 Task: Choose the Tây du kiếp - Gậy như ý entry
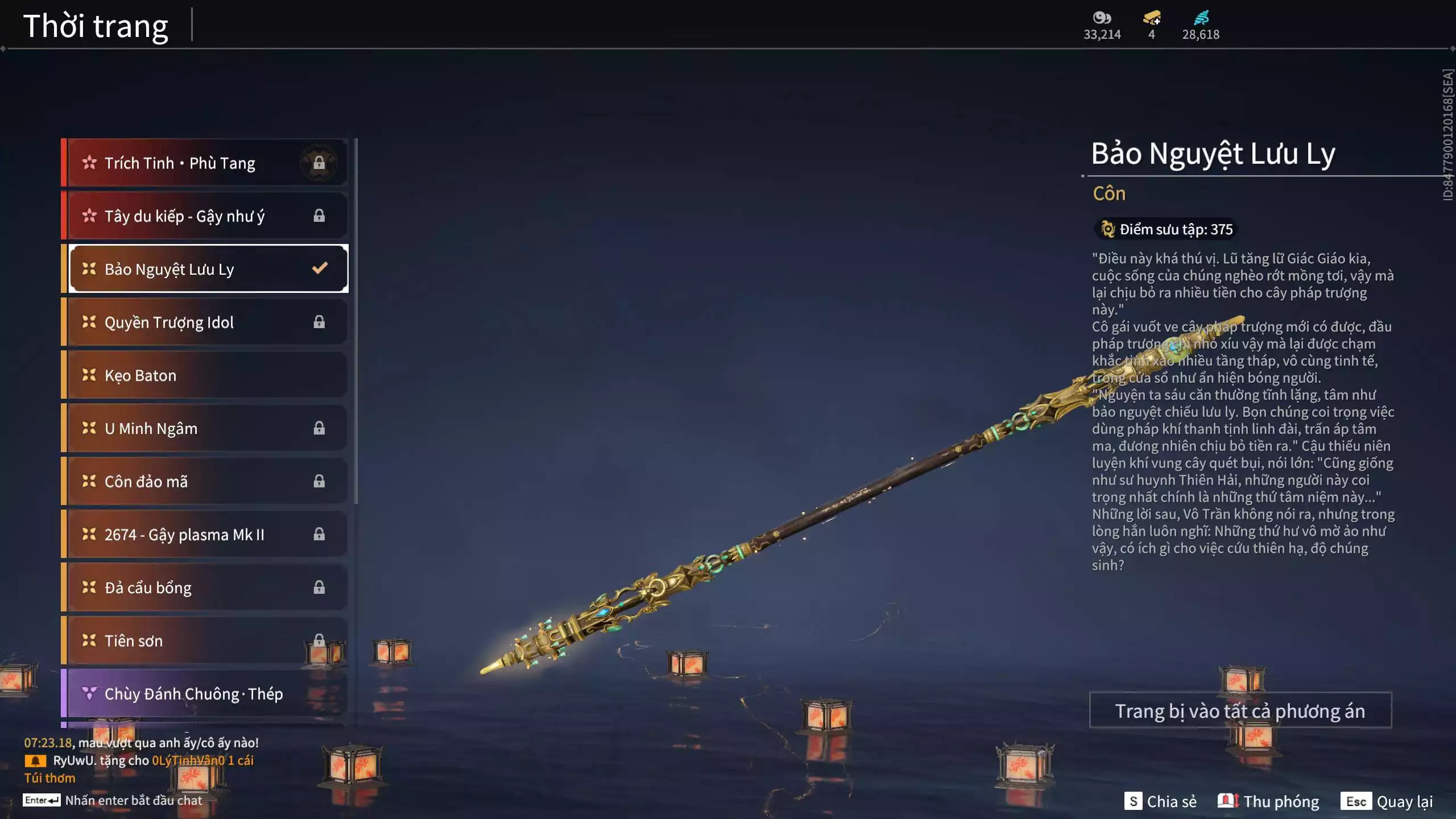pos(205,216)
